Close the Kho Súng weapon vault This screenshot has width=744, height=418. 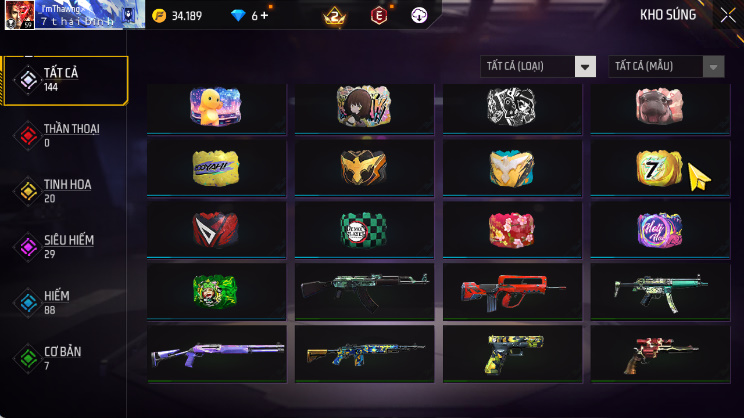pyautogui.click(x=727, y=15)
